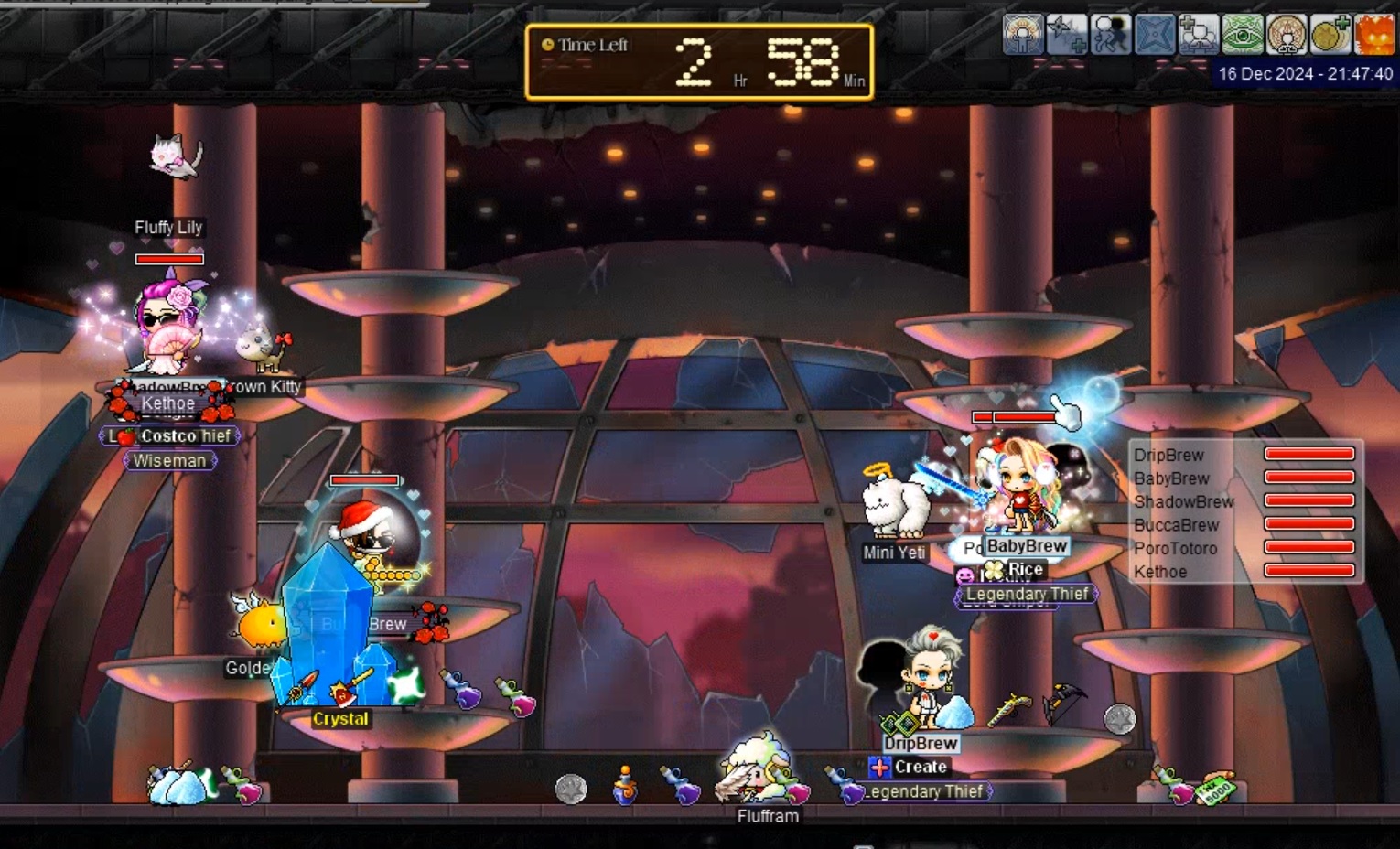
Task: Choose BabyBrew in the party list
Action: (1171, 478)
